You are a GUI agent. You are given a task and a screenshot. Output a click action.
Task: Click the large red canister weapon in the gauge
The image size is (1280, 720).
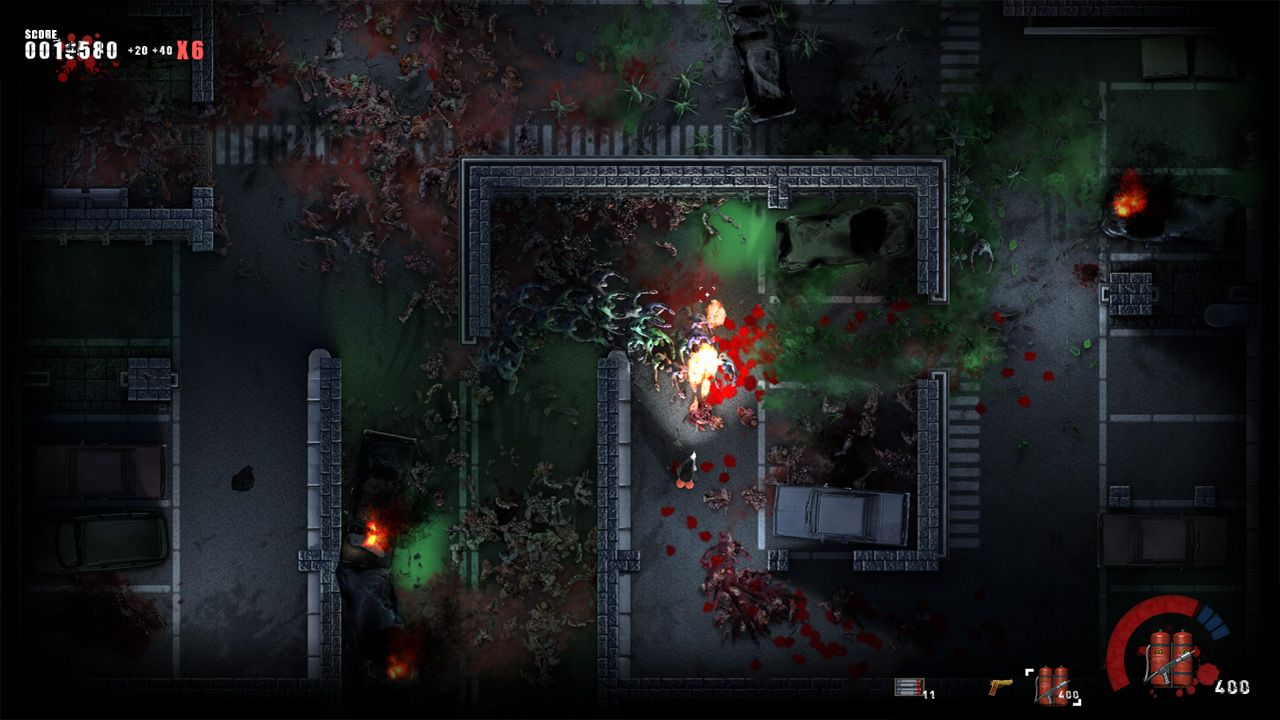pos(1170,660)
